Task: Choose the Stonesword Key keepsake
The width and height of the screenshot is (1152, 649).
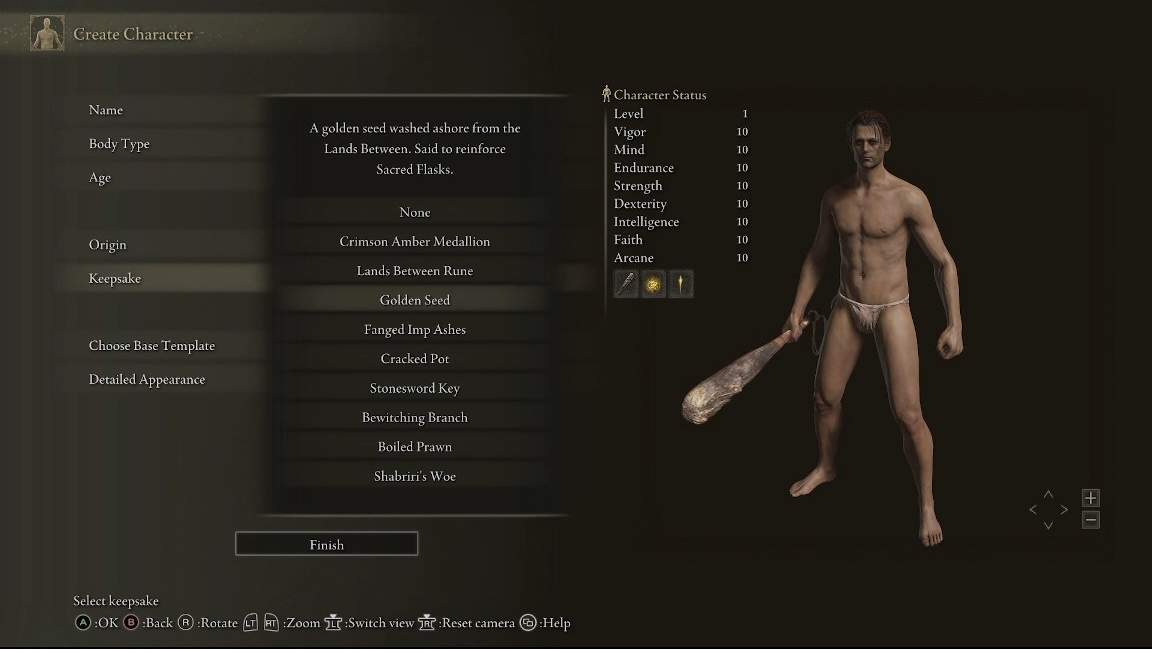Action: (x=414, y=388)
